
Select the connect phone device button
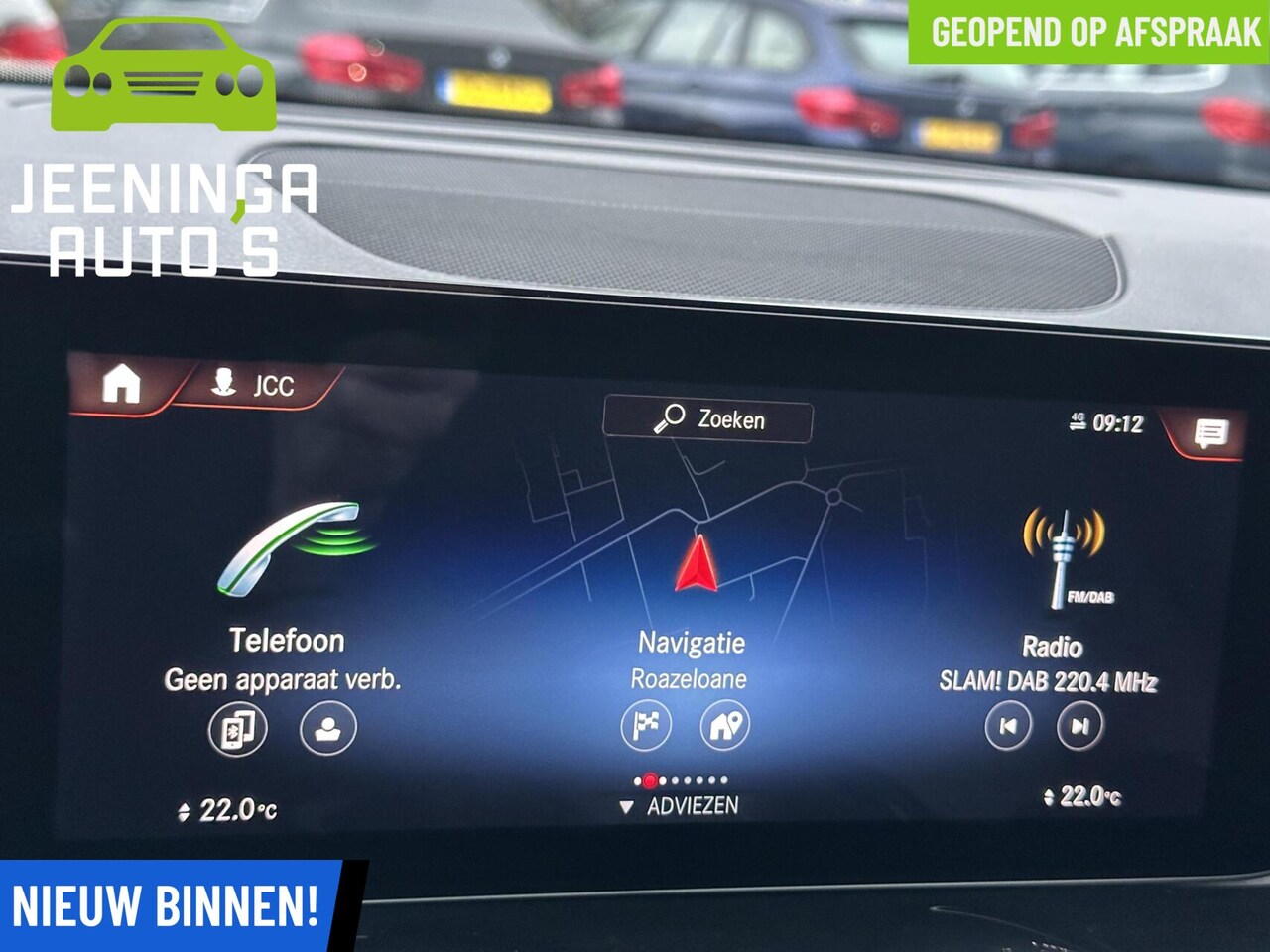coord(237,730)
